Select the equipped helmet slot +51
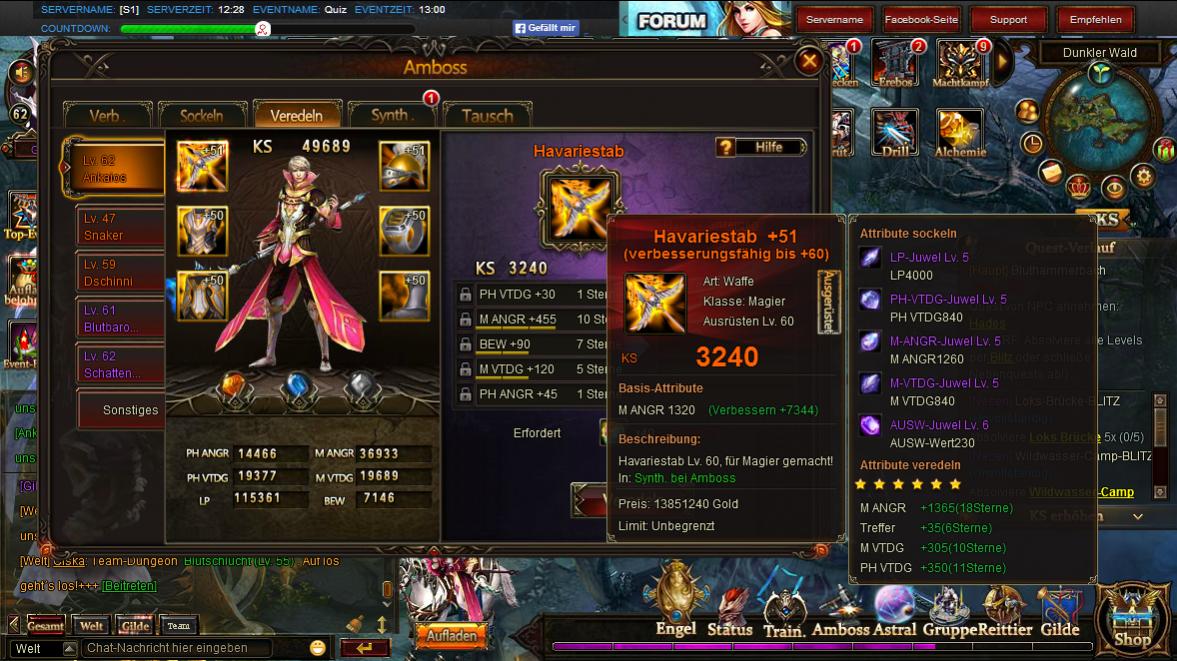Viewport: 1177px width, 661px height. click(404, 166)
